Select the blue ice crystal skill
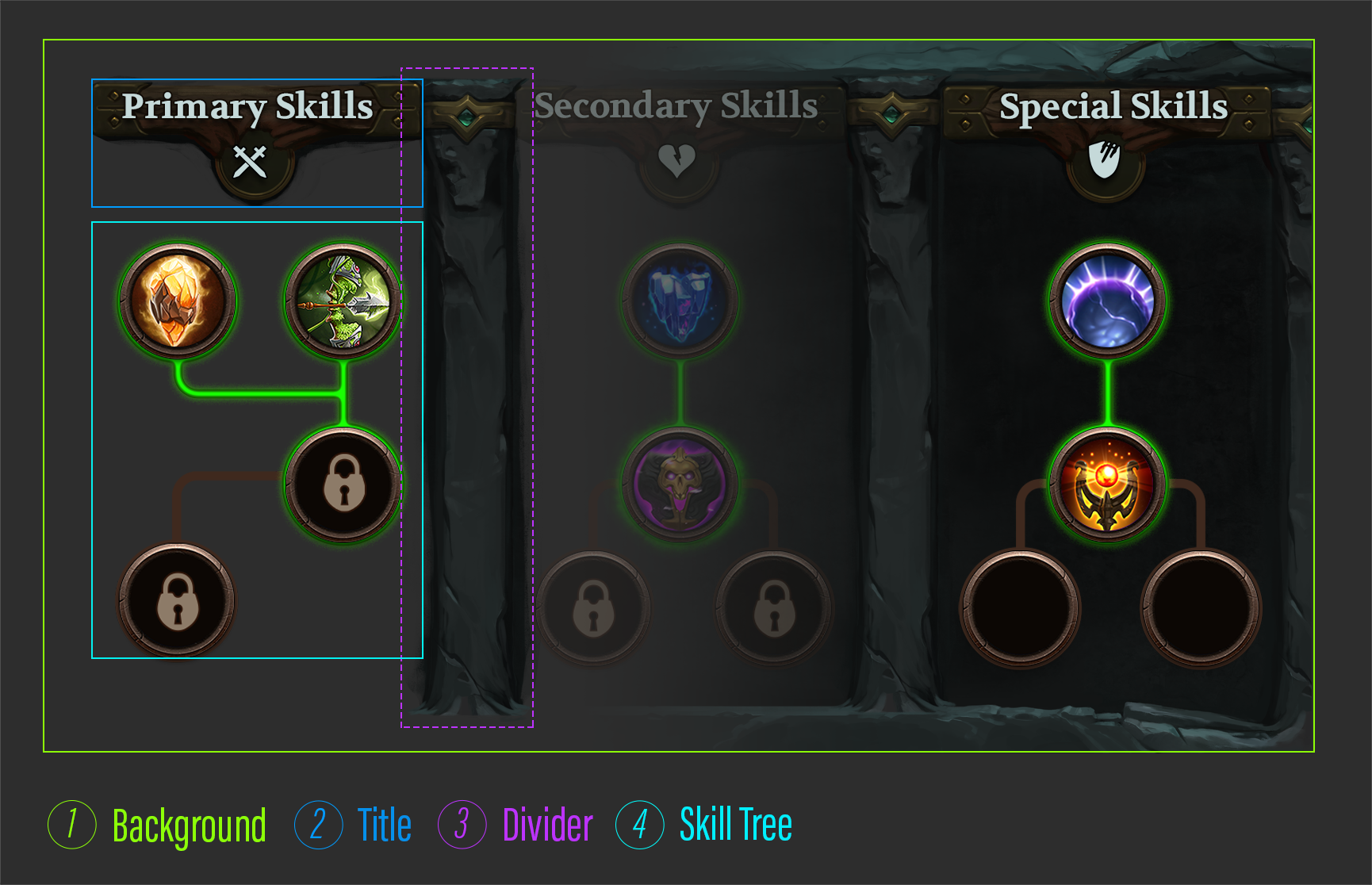Image resolution: width=1372 pixels, height=885 pixels. 680,301
